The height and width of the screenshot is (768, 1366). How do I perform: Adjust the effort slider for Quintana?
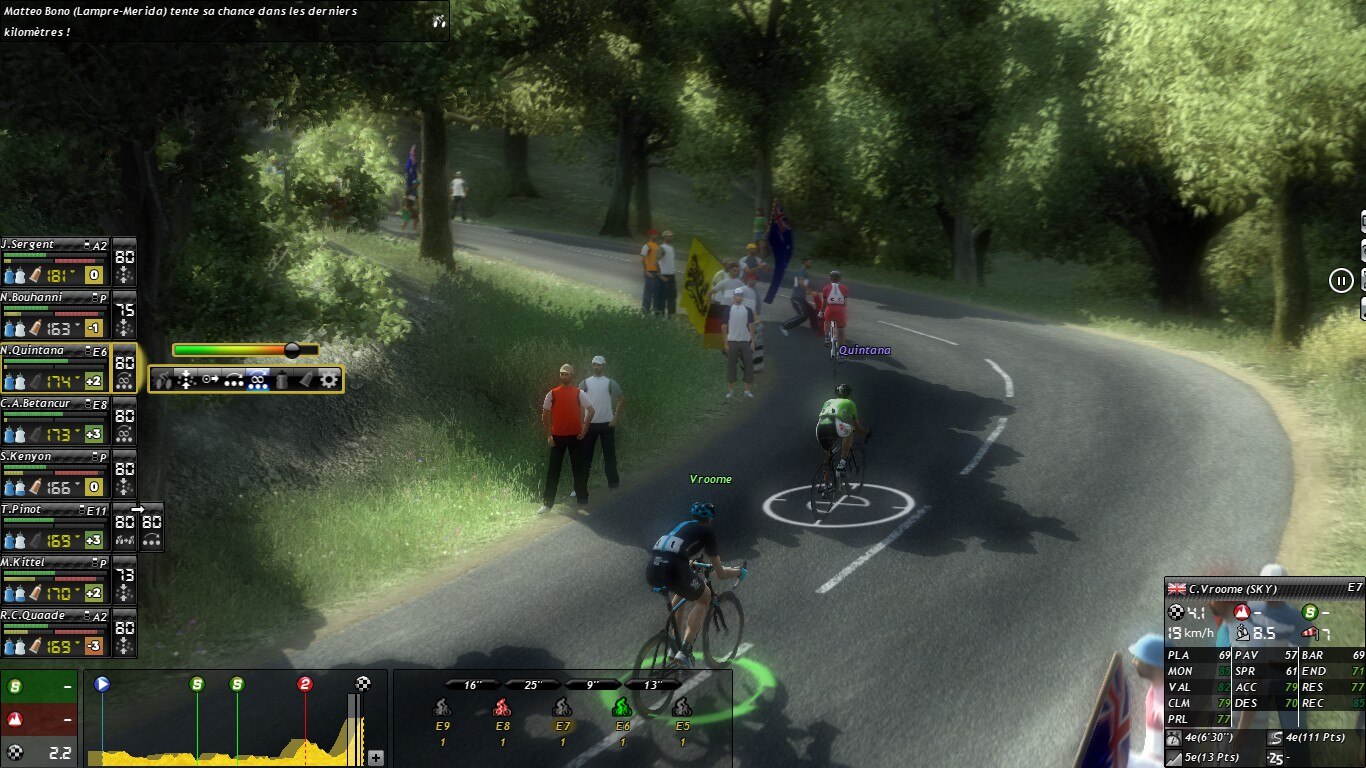292,350
